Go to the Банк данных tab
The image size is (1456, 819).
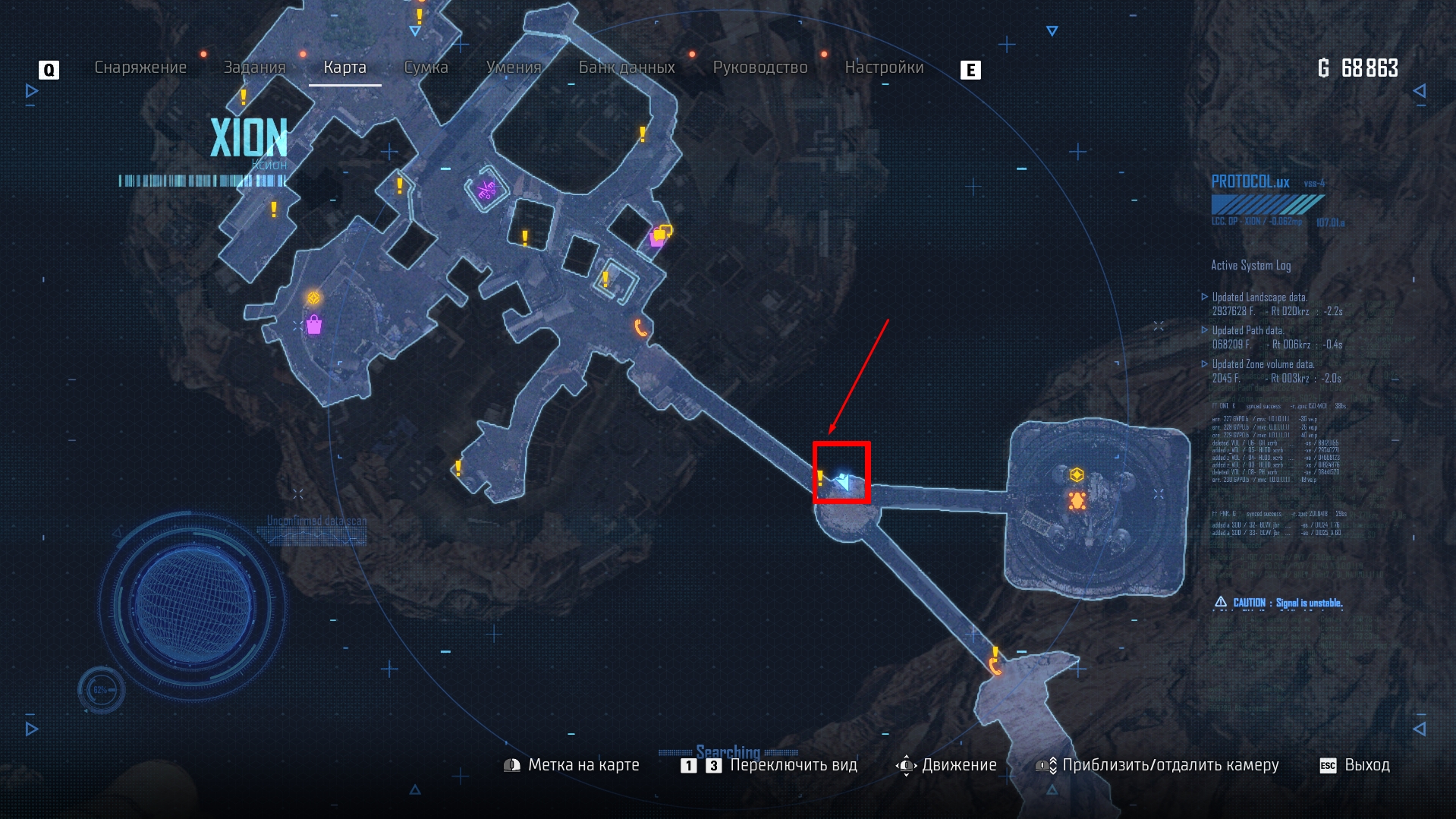click(x=627, y=68)
